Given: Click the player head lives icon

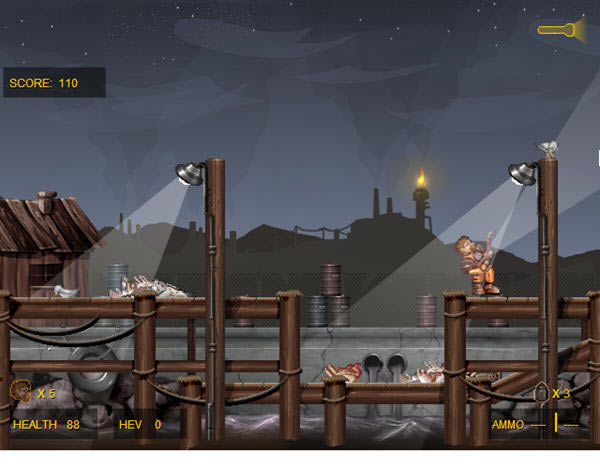Looking at the screenshot, I should (x=20, y=392).
